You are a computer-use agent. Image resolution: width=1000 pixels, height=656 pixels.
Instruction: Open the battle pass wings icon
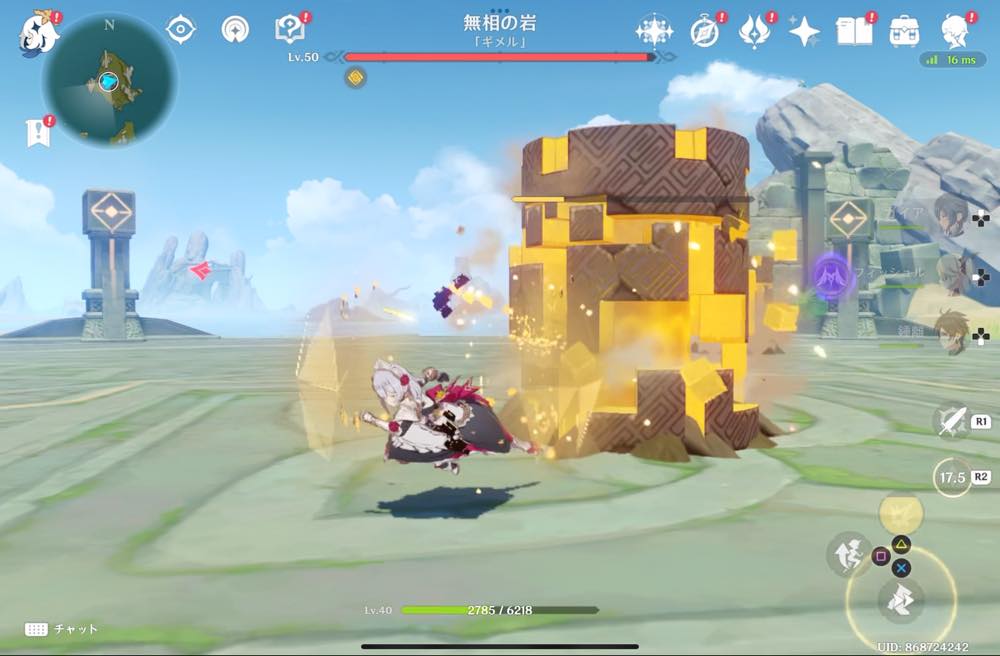tap(754, 31)
